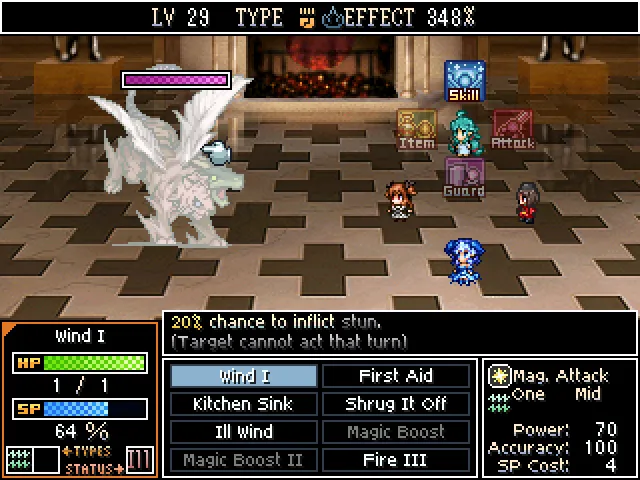Use the First Aid skill

click(395, 376)
